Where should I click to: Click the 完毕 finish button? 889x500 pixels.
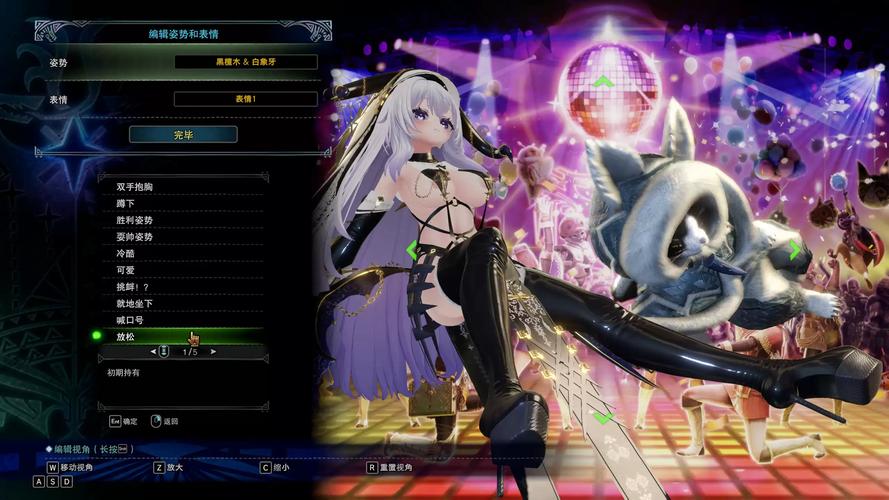tap(183, 134)
